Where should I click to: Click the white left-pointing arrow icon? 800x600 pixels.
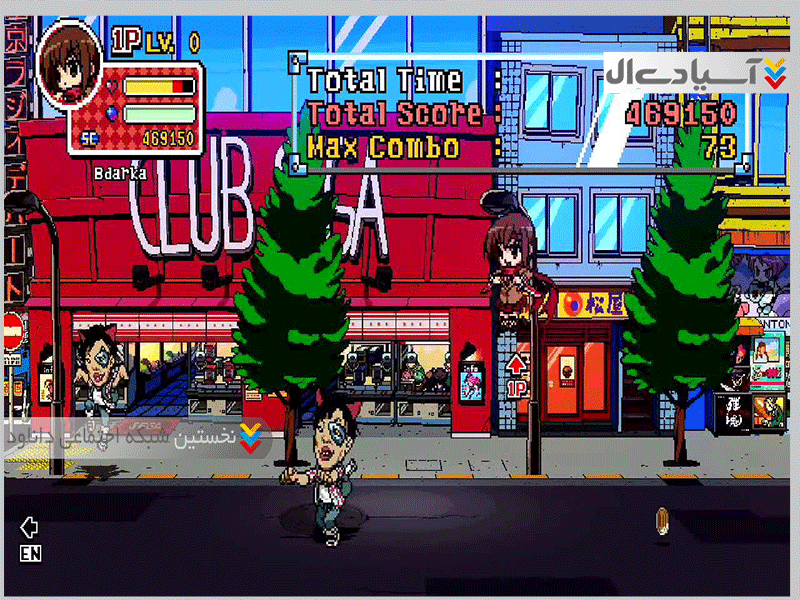[29, 526]
